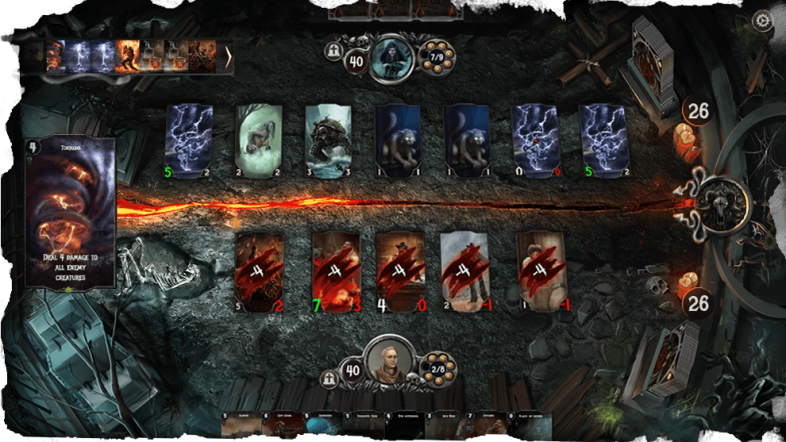Viewport: 786px width, 442px height.
Task: Select your creature with 4 attack, 0 health
Action: coord(400,269)
